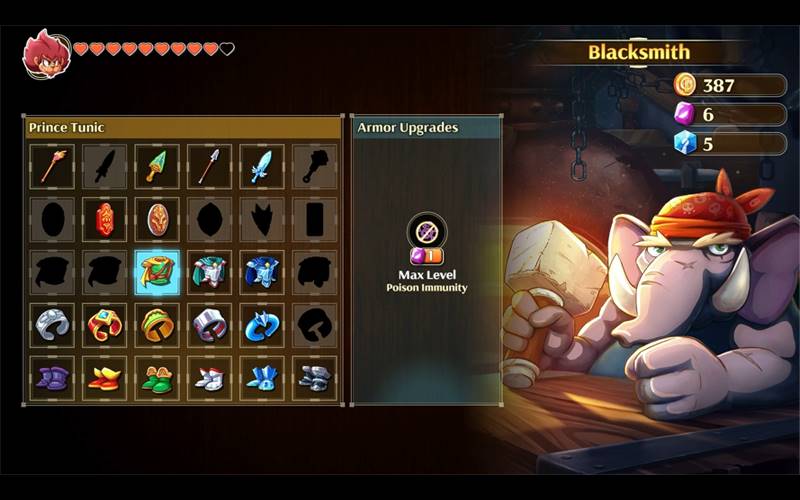Select the spear weapon slot

(x=209, y=166)
